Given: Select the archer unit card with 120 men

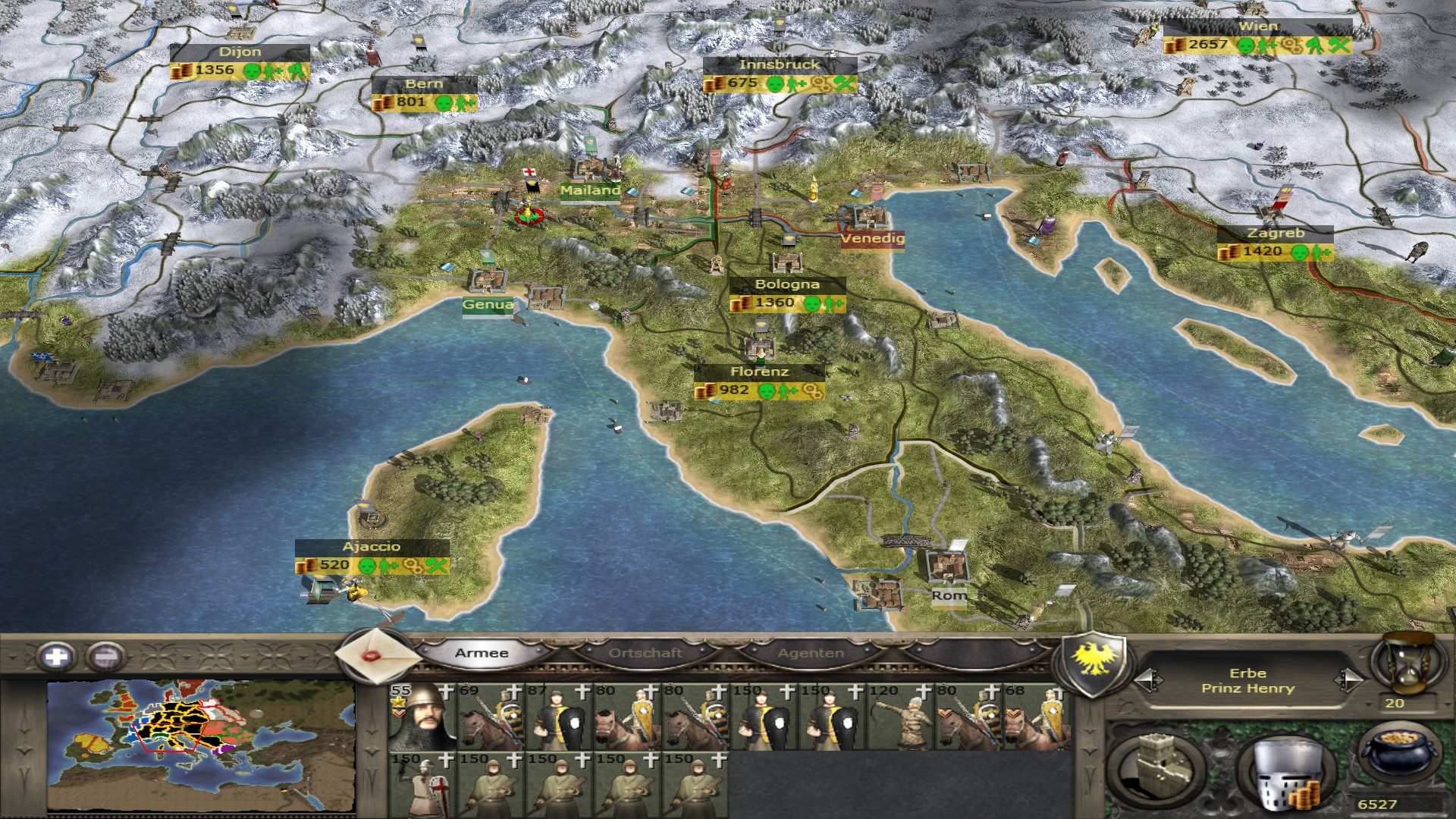Looking at the screenshot, I should [x=899, y=717].
